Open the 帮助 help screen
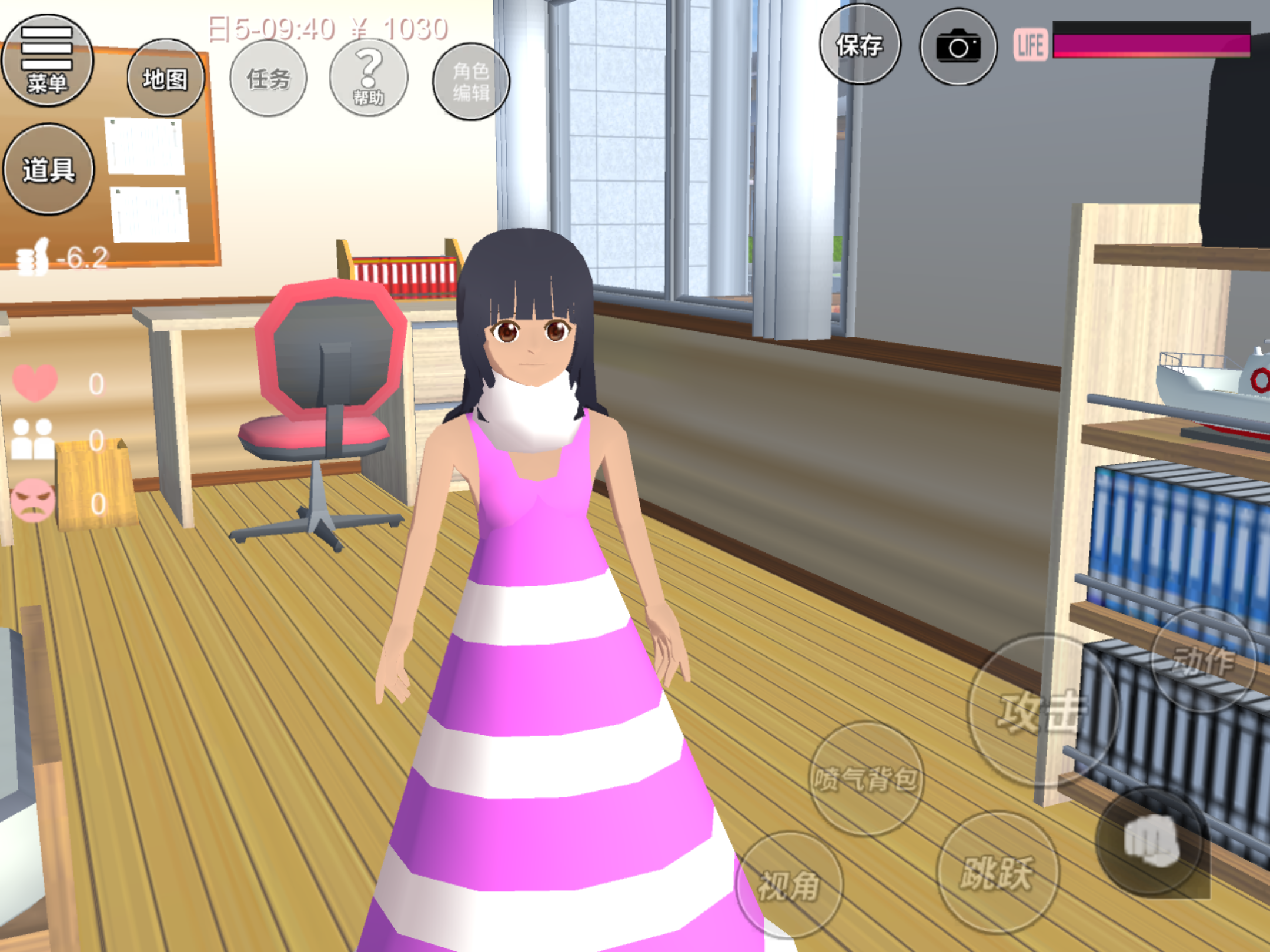This screenshot has height=952, width=1270. 369,79
